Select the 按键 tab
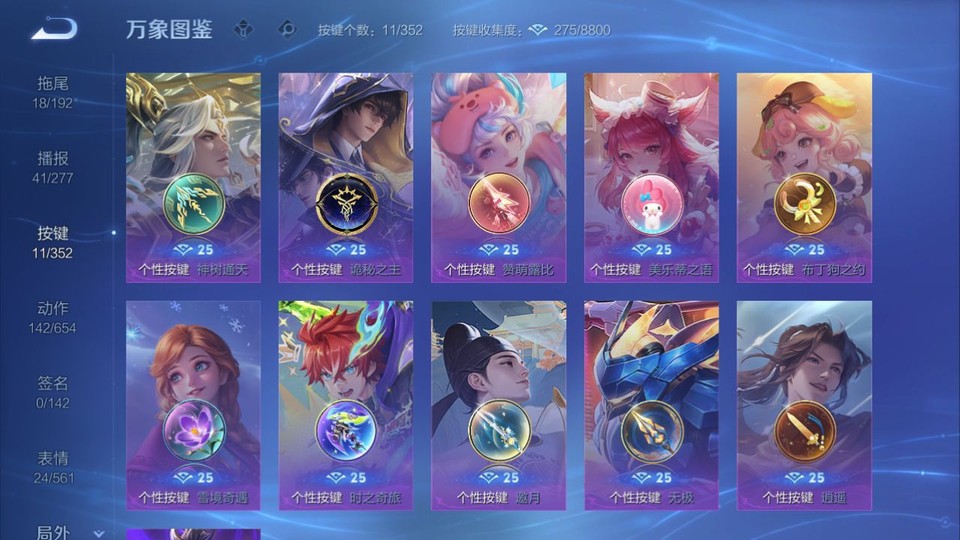The height and width of the screenshot is (540, 960). click(53, 242)
